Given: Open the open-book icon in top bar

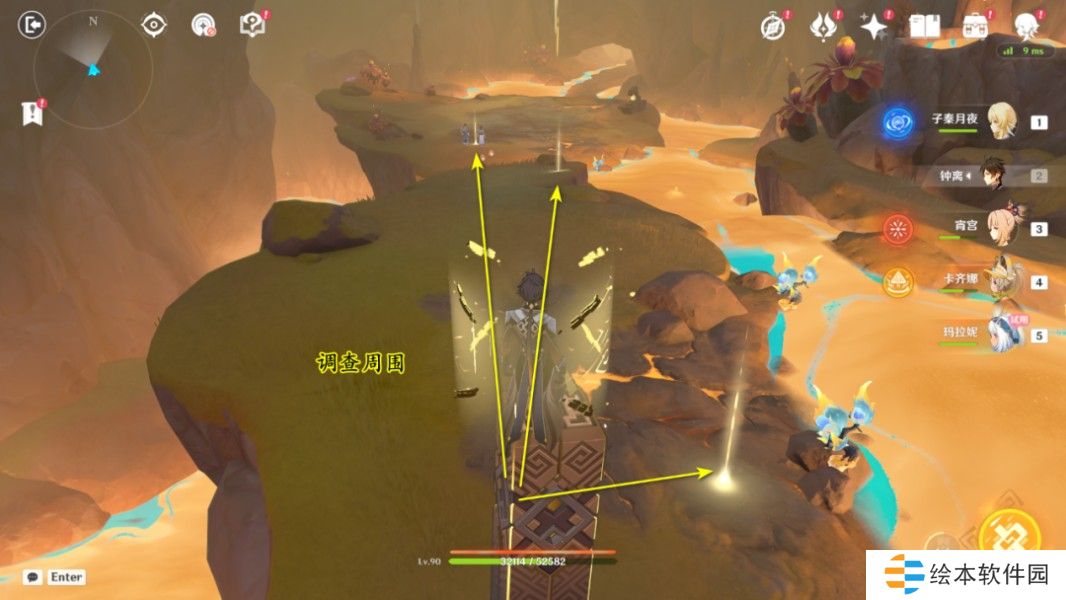Looking at the screenshot, I should point(925,27).
